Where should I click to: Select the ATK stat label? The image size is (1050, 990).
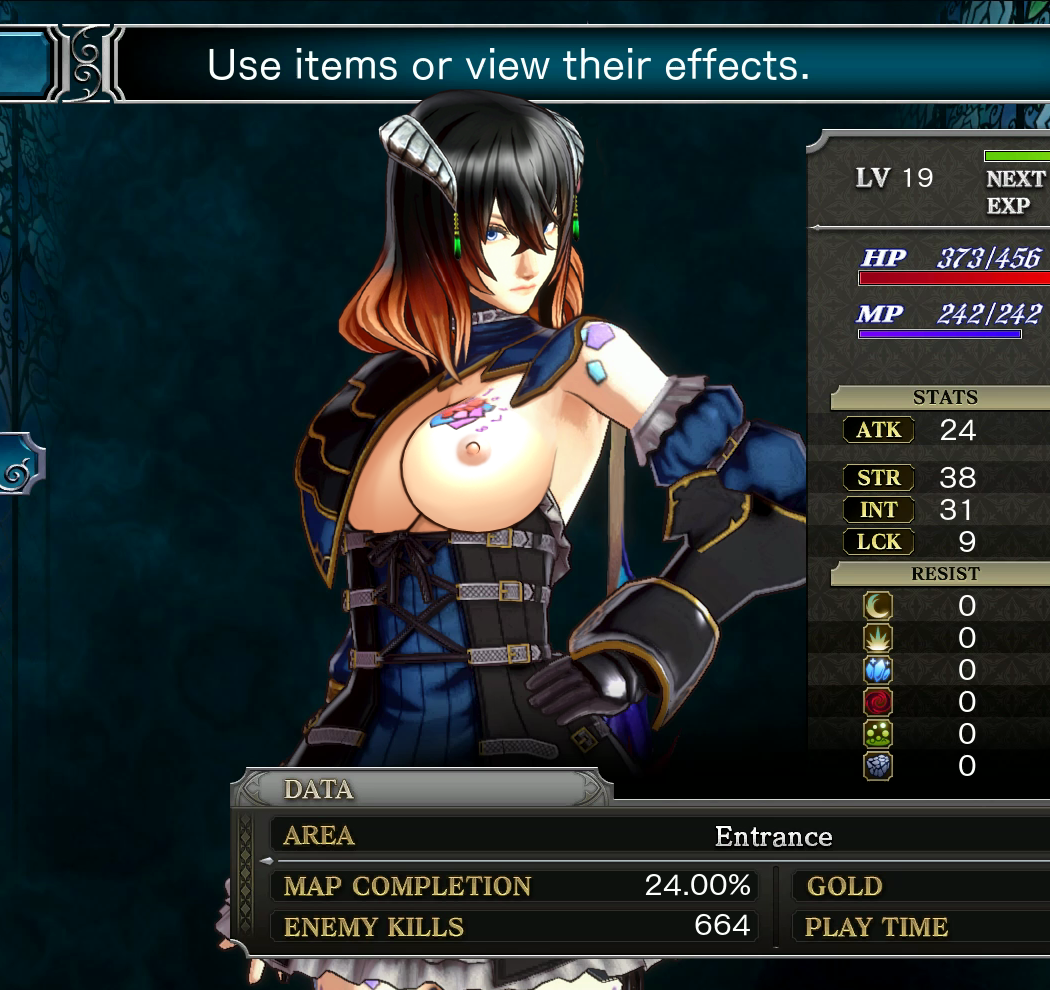(879, 430)
